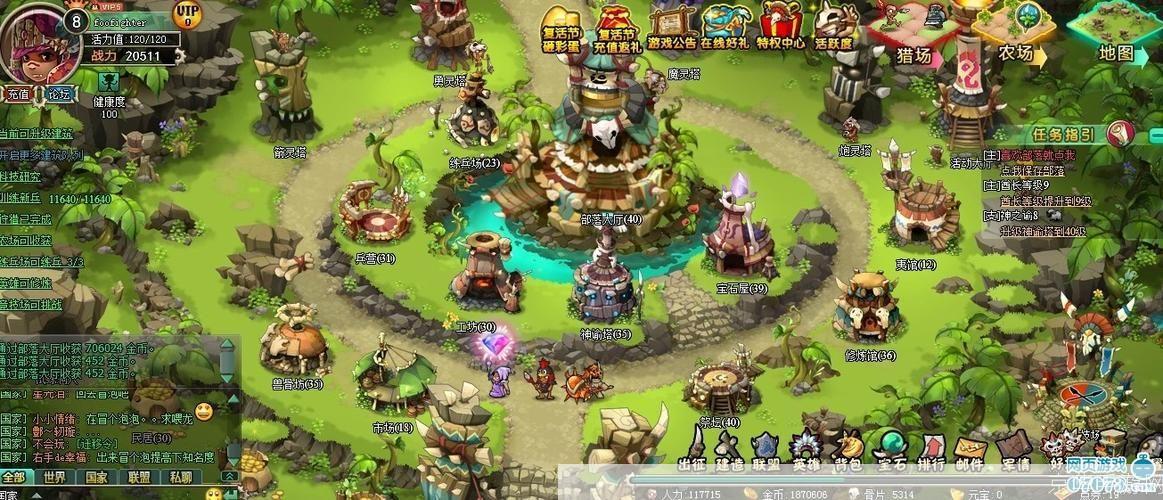Open the 联盟 alliance panel
The height and width of the screenshot is (500, 1163).
pyautogui.click(x=767, y=449)
